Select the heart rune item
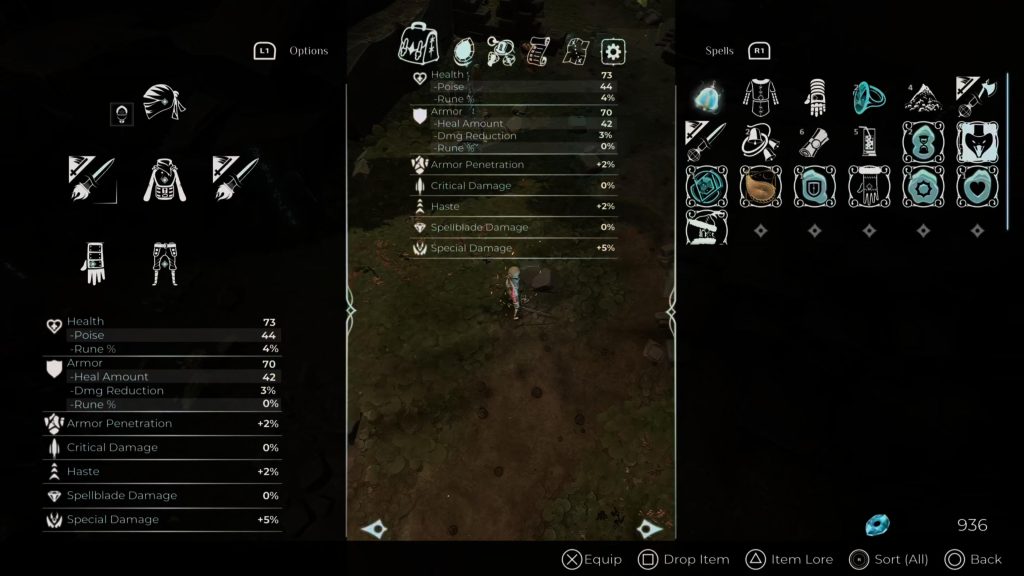The height and width of the screenshot is (576, 1024). [x=975, y=186]
